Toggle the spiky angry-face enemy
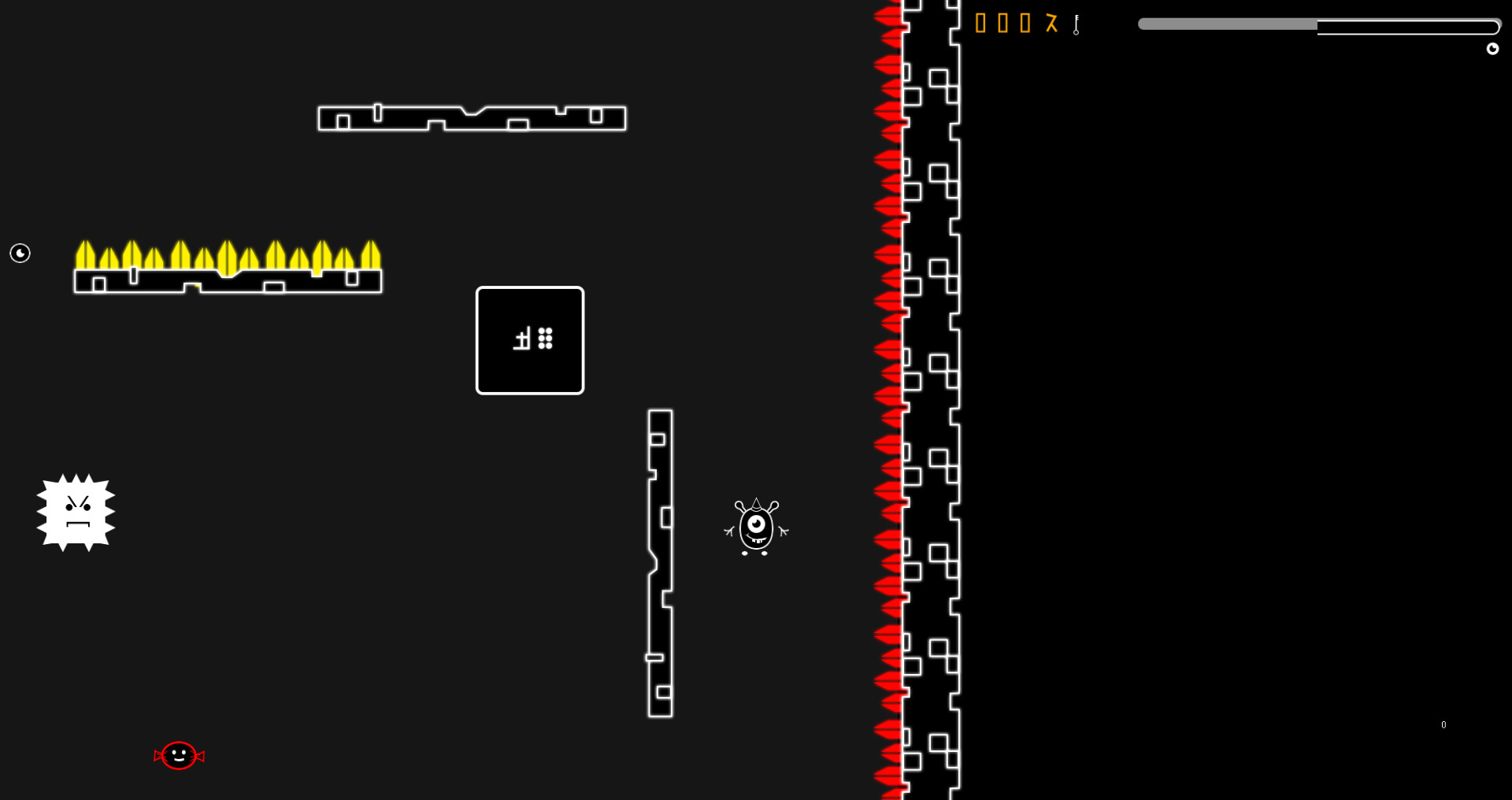1512x800 pixels. [x=76, y=513]
